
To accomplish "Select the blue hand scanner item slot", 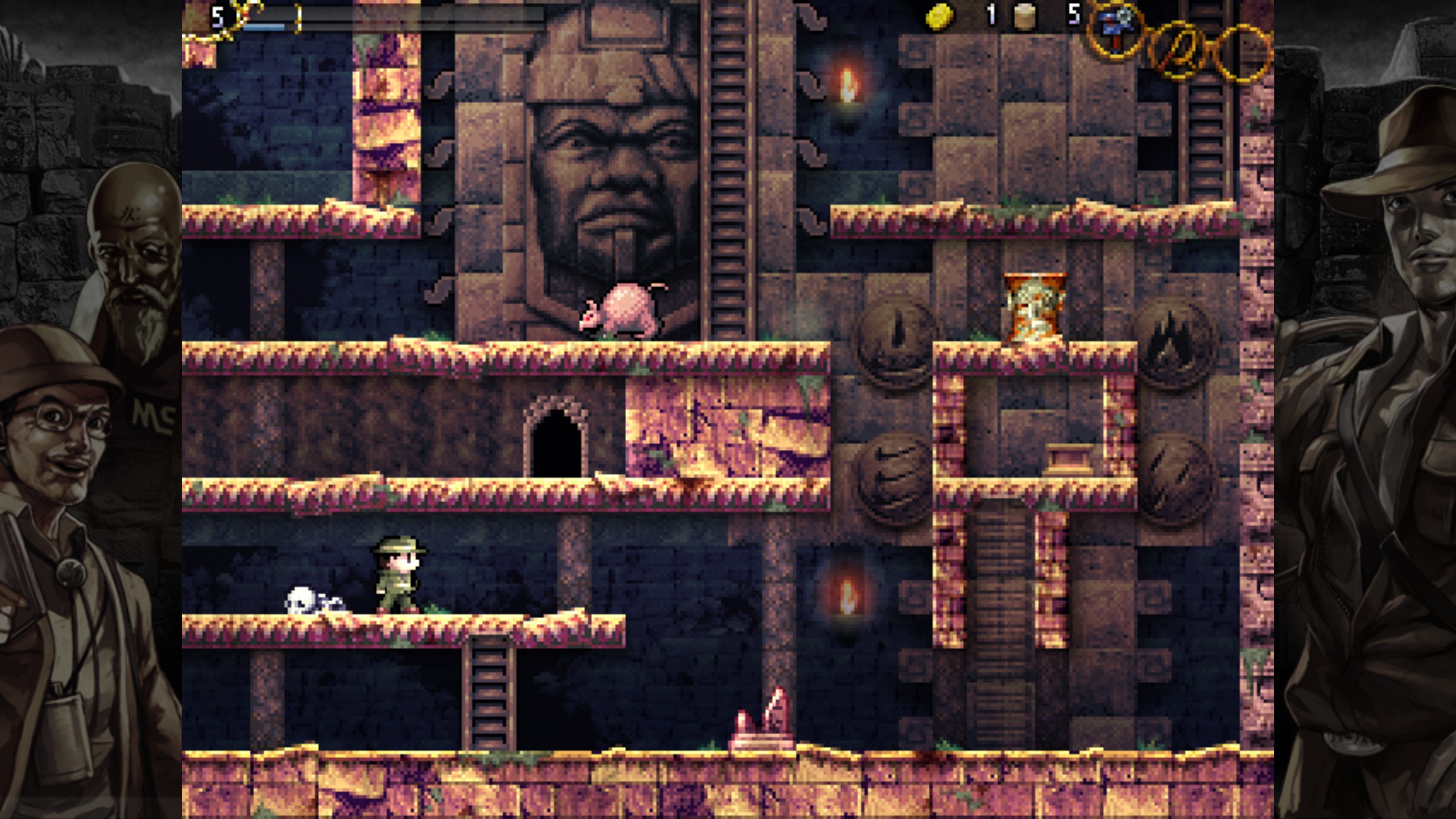I will tap(1116, 30).
